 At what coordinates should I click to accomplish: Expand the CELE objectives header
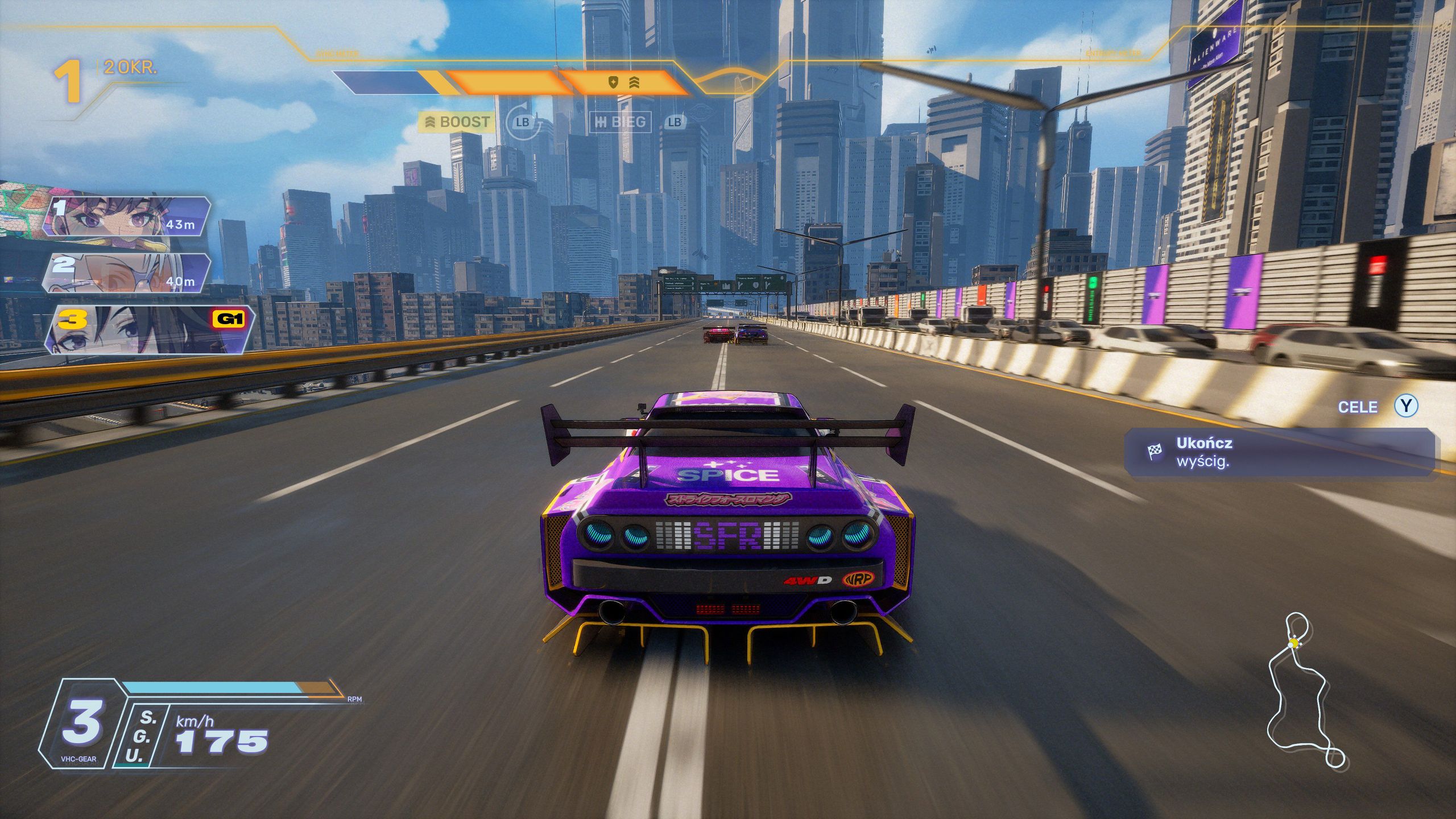(x=1358, y=407)
